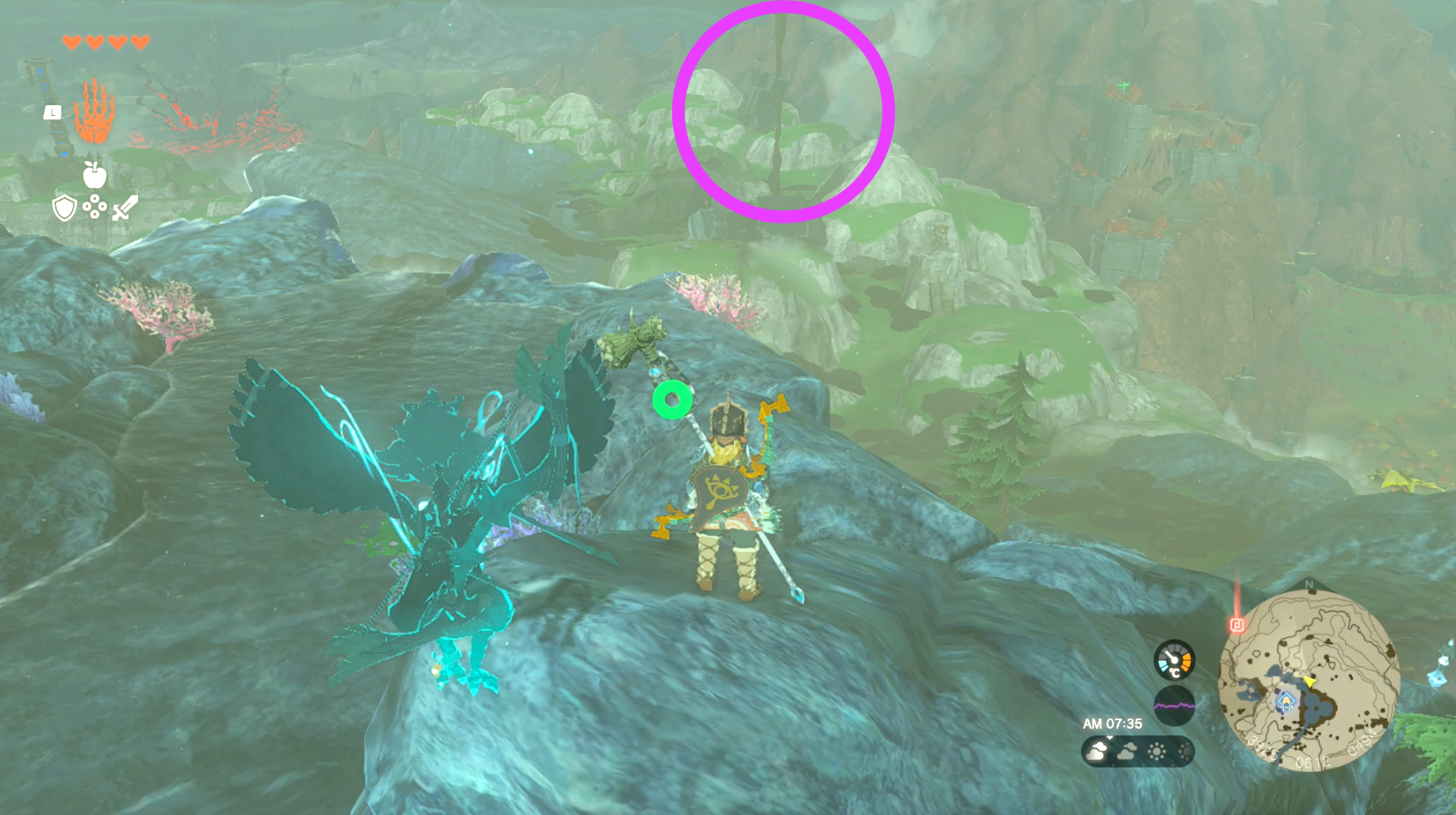1456x815 pixels.
Task: Toggle the fourth heart in the health row
Action: (140, 42)
